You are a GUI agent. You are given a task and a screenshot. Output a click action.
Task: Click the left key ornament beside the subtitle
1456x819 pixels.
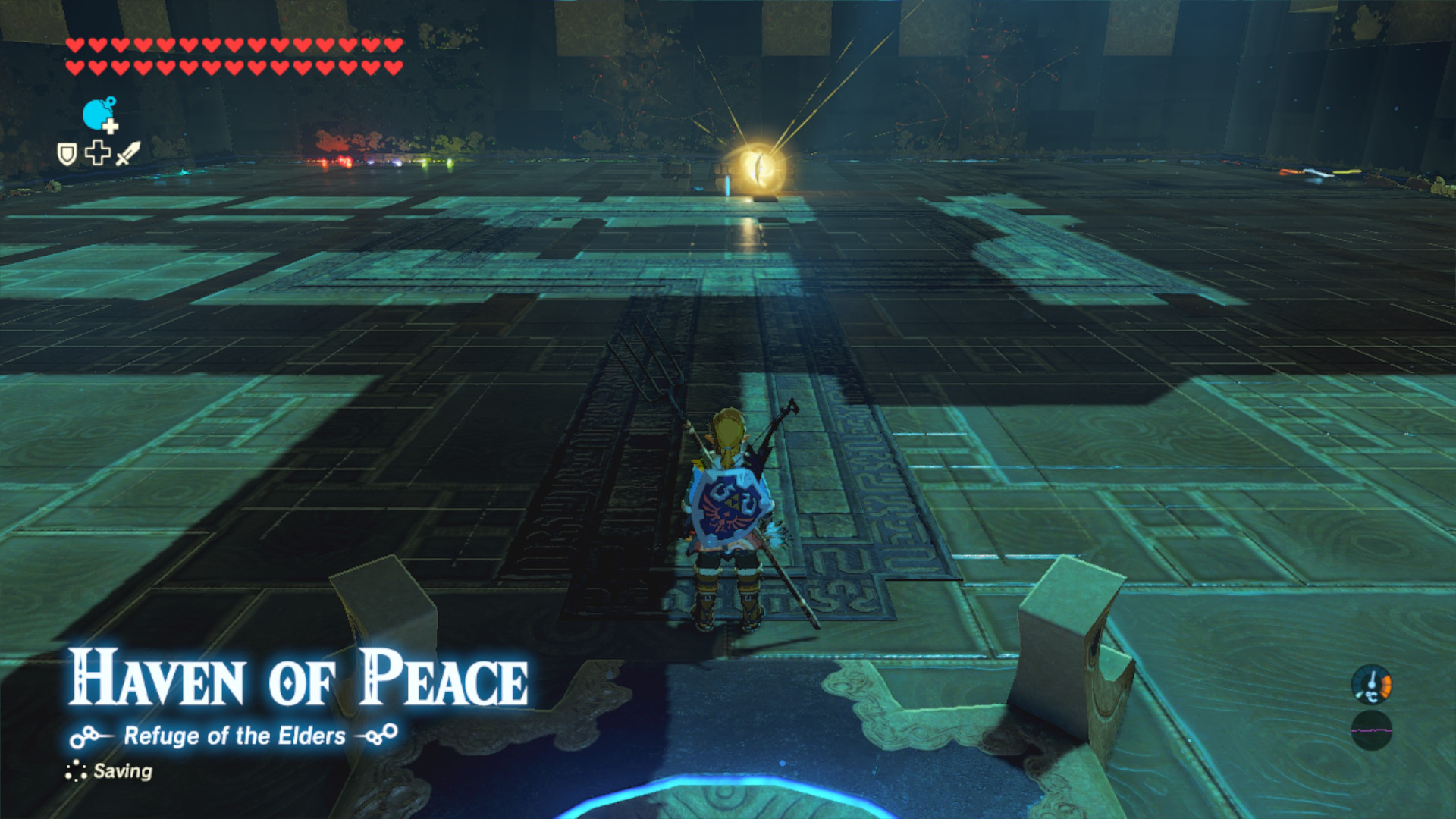(86, 734)
